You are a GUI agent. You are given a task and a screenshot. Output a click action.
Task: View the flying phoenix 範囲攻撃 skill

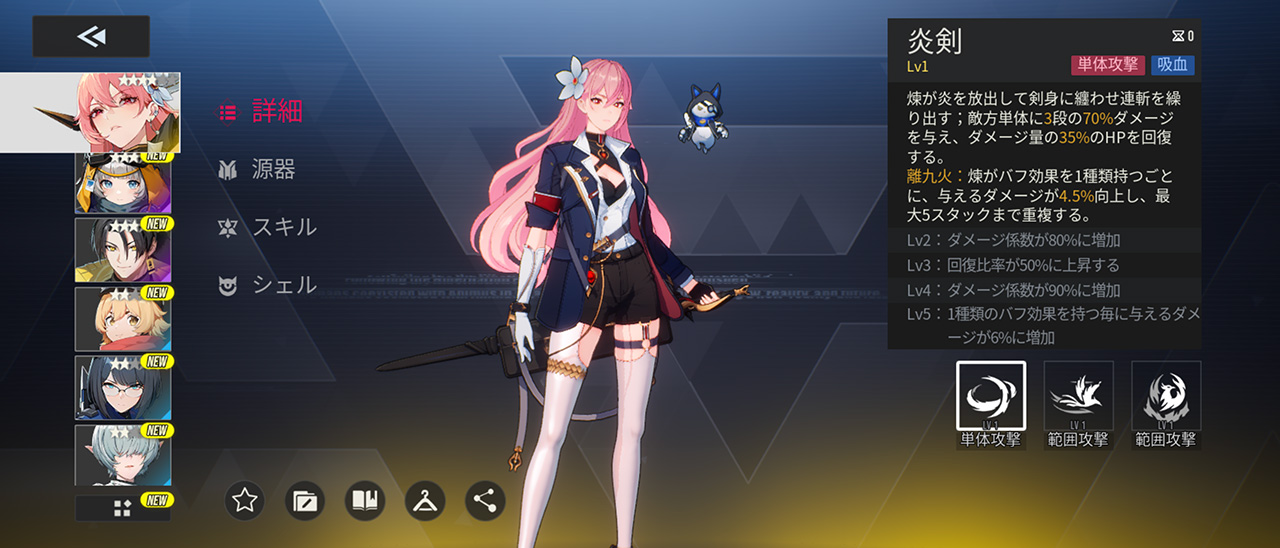[1078, 397]
